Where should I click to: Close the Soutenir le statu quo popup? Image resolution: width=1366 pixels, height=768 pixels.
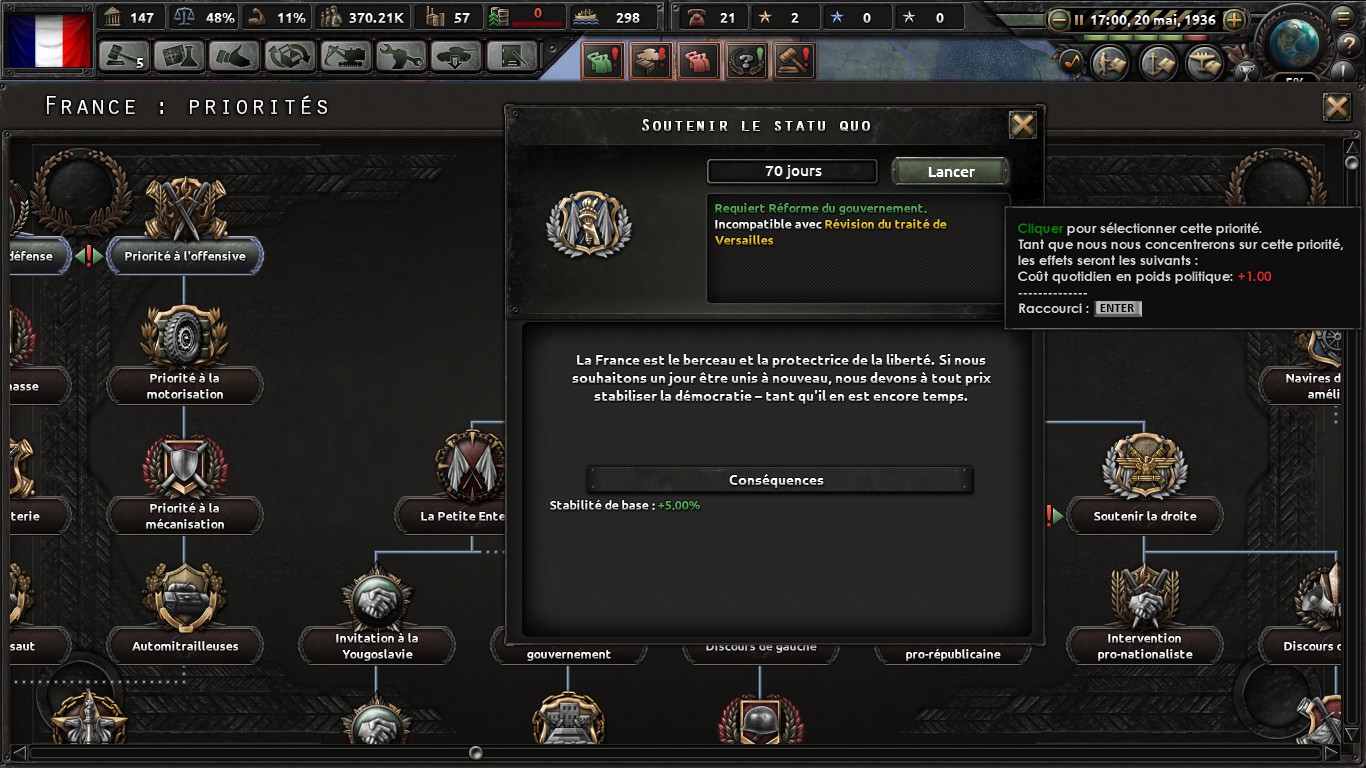pyautogui.click(x=1022, y=125)
